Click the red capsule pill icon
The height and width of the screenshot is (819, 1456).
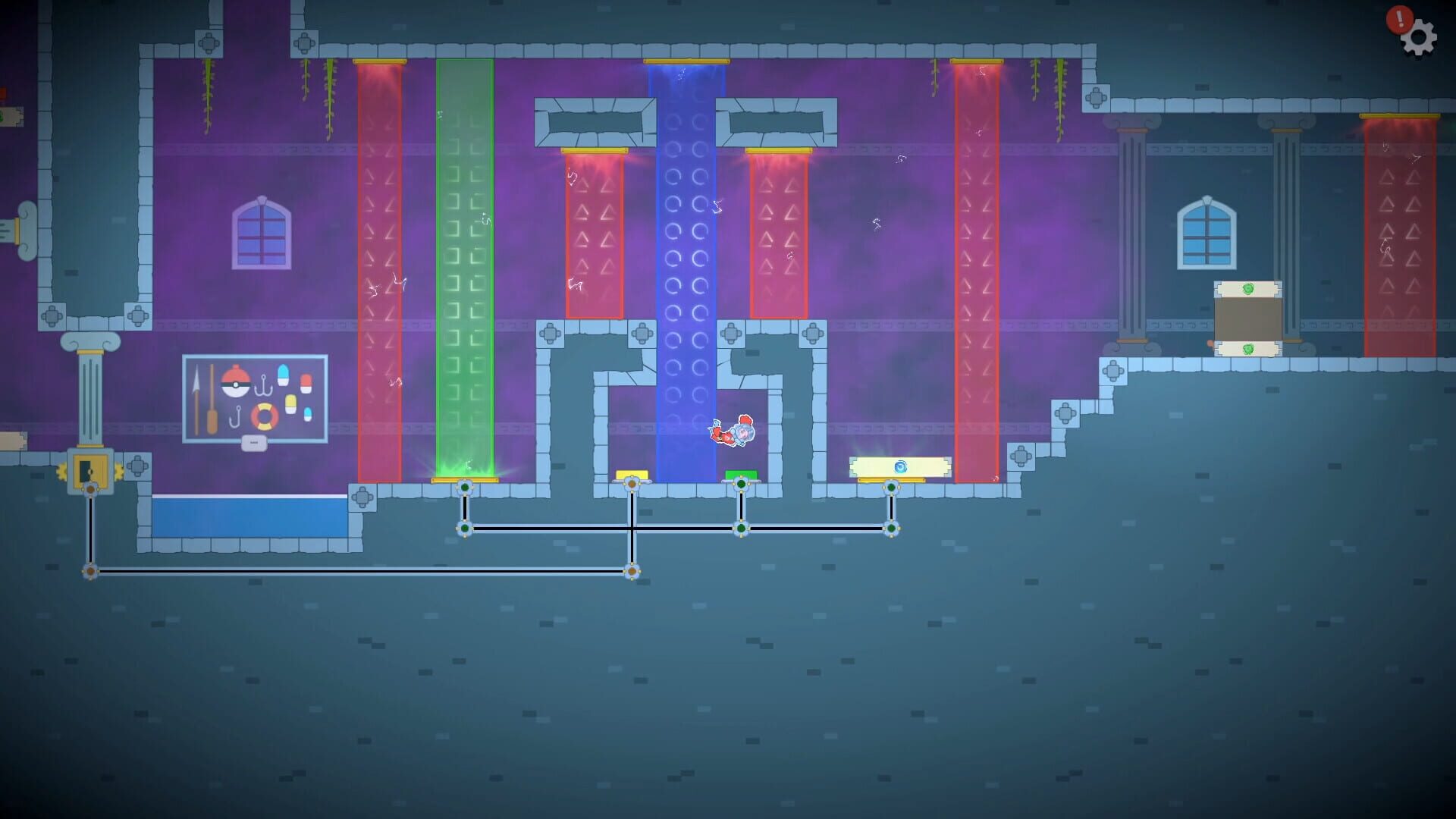(306, 382)
